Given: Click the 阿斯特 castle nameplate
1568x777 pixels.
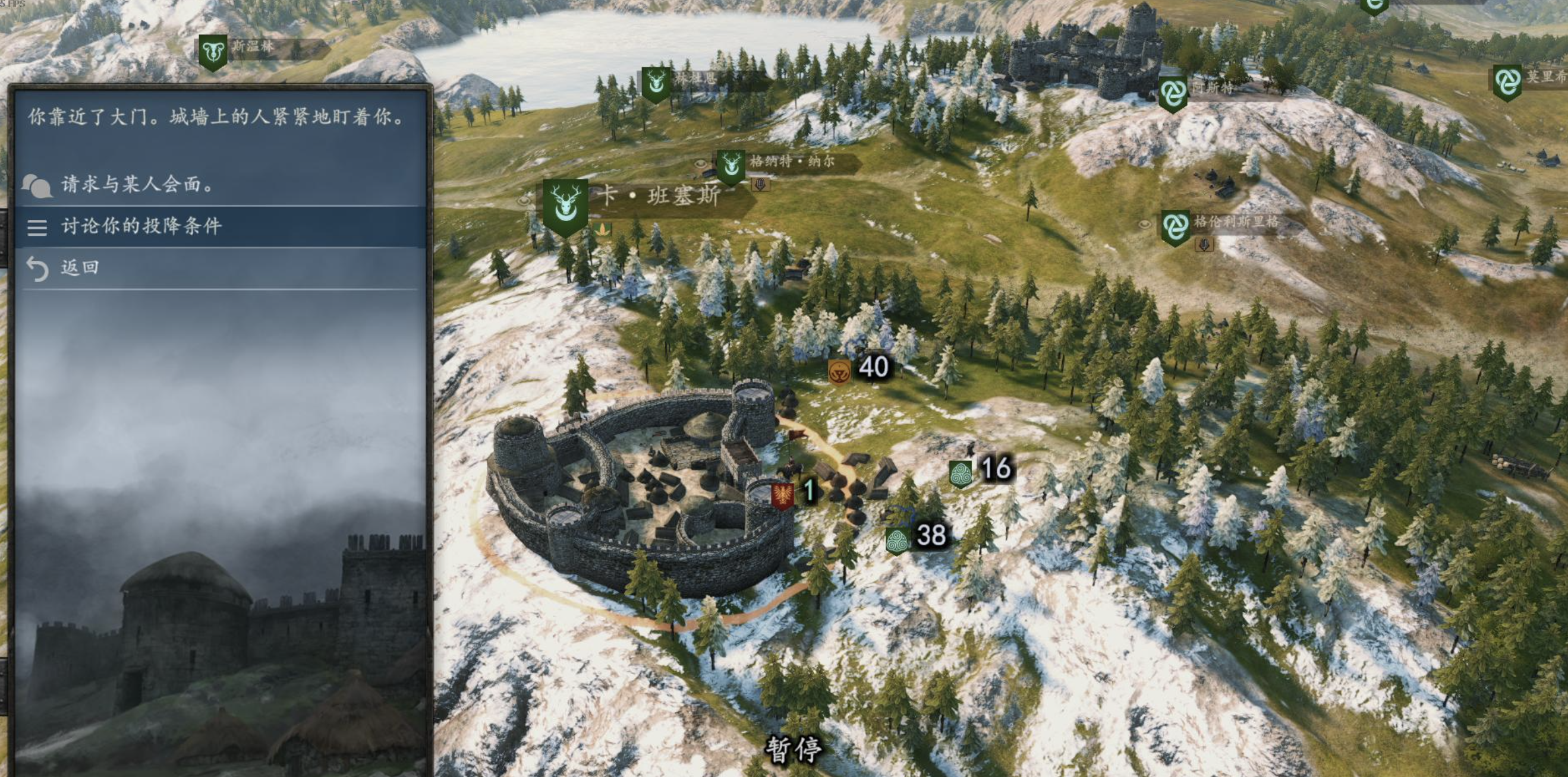Looking at the screenshot, I should tap(1211, 89).
